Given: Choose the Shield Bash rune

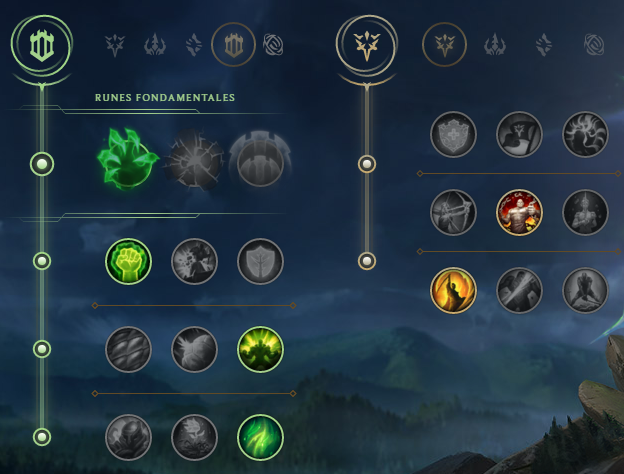Looking at the screenshot, I should click(260, 261).
